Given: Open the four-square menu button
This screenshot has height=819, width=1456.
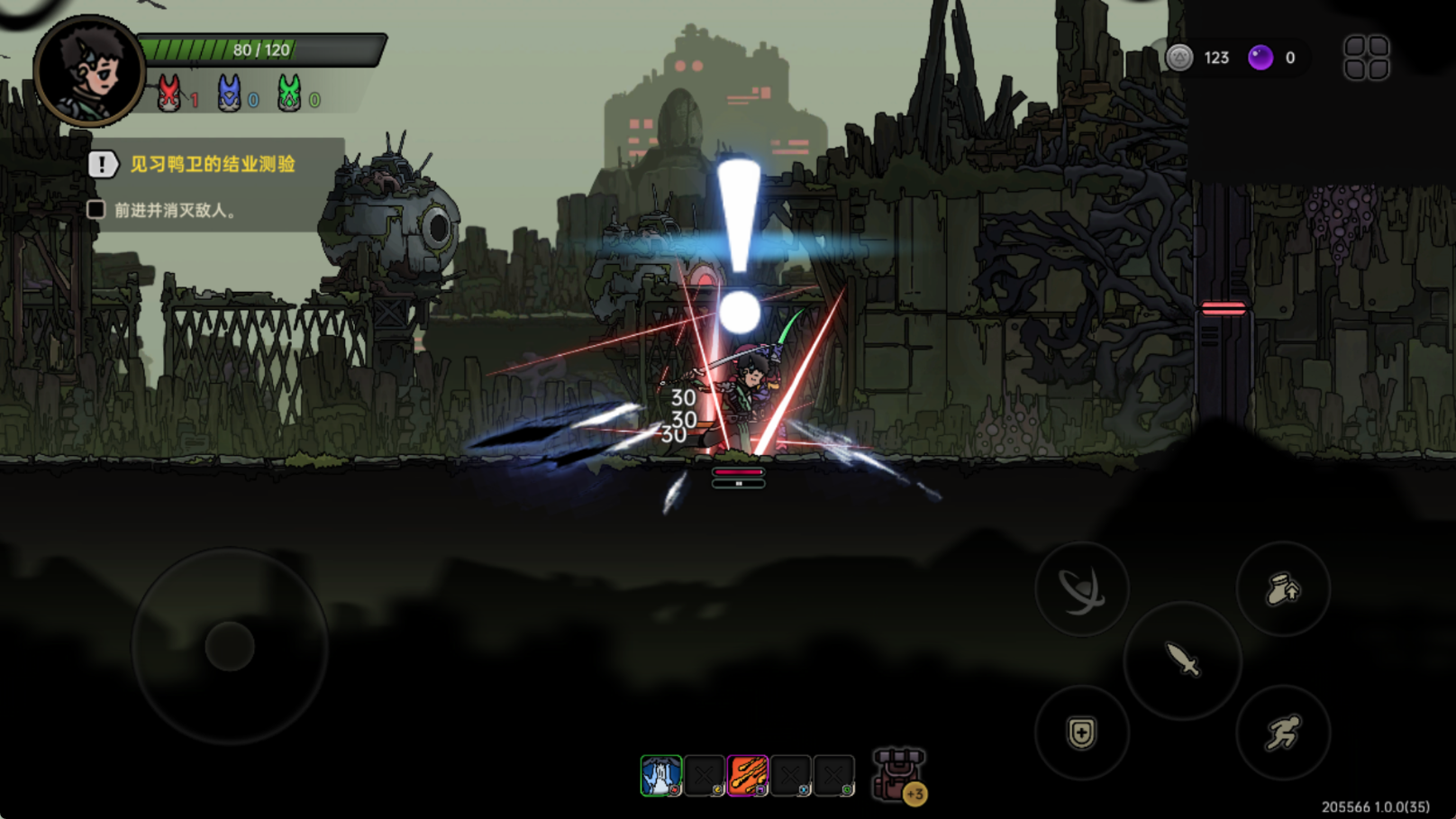Looking at the screenshot, I should coord(1366,58).
